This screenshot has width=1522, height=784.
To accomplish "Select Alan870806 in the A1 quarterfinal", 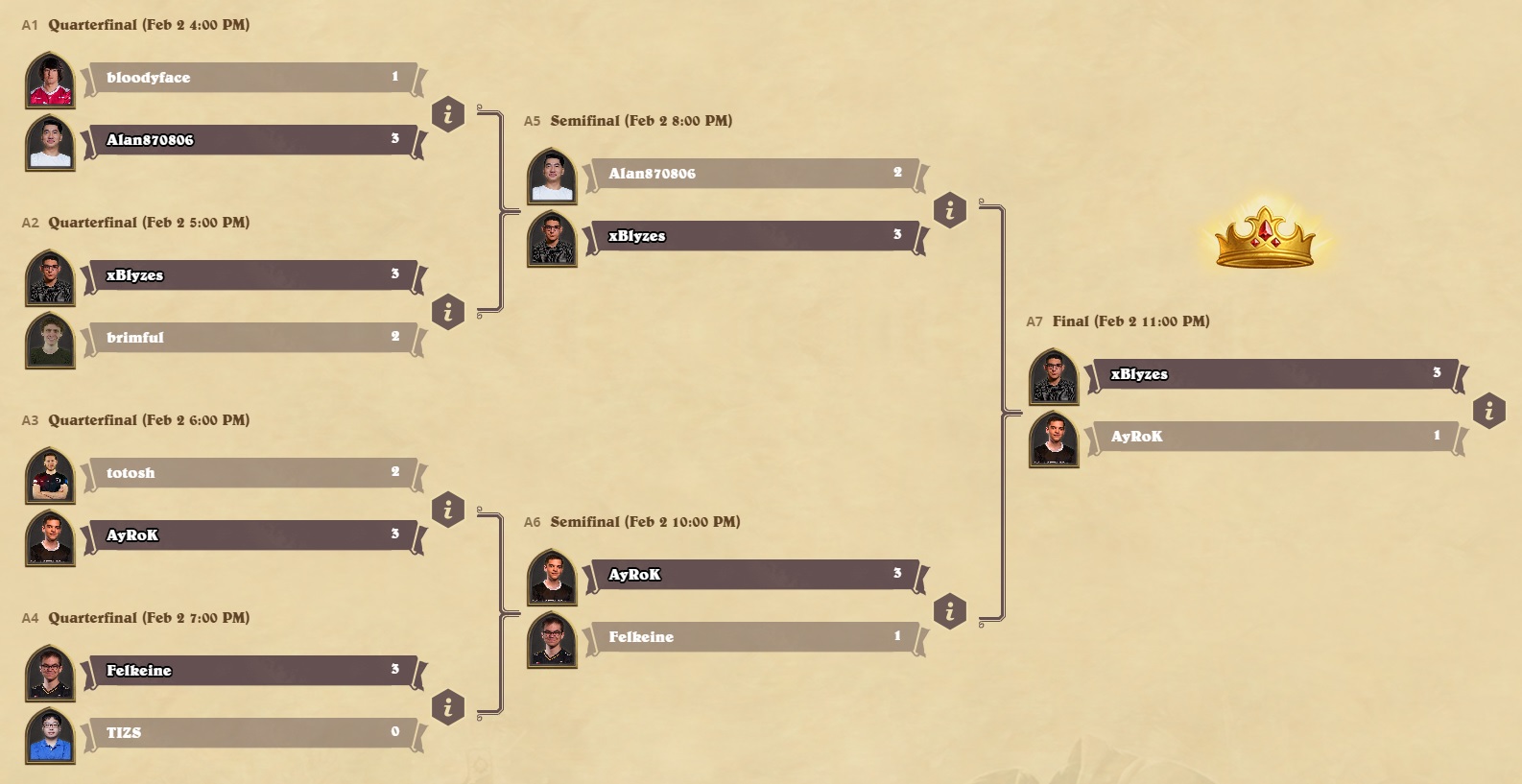I will pos(251,140).
